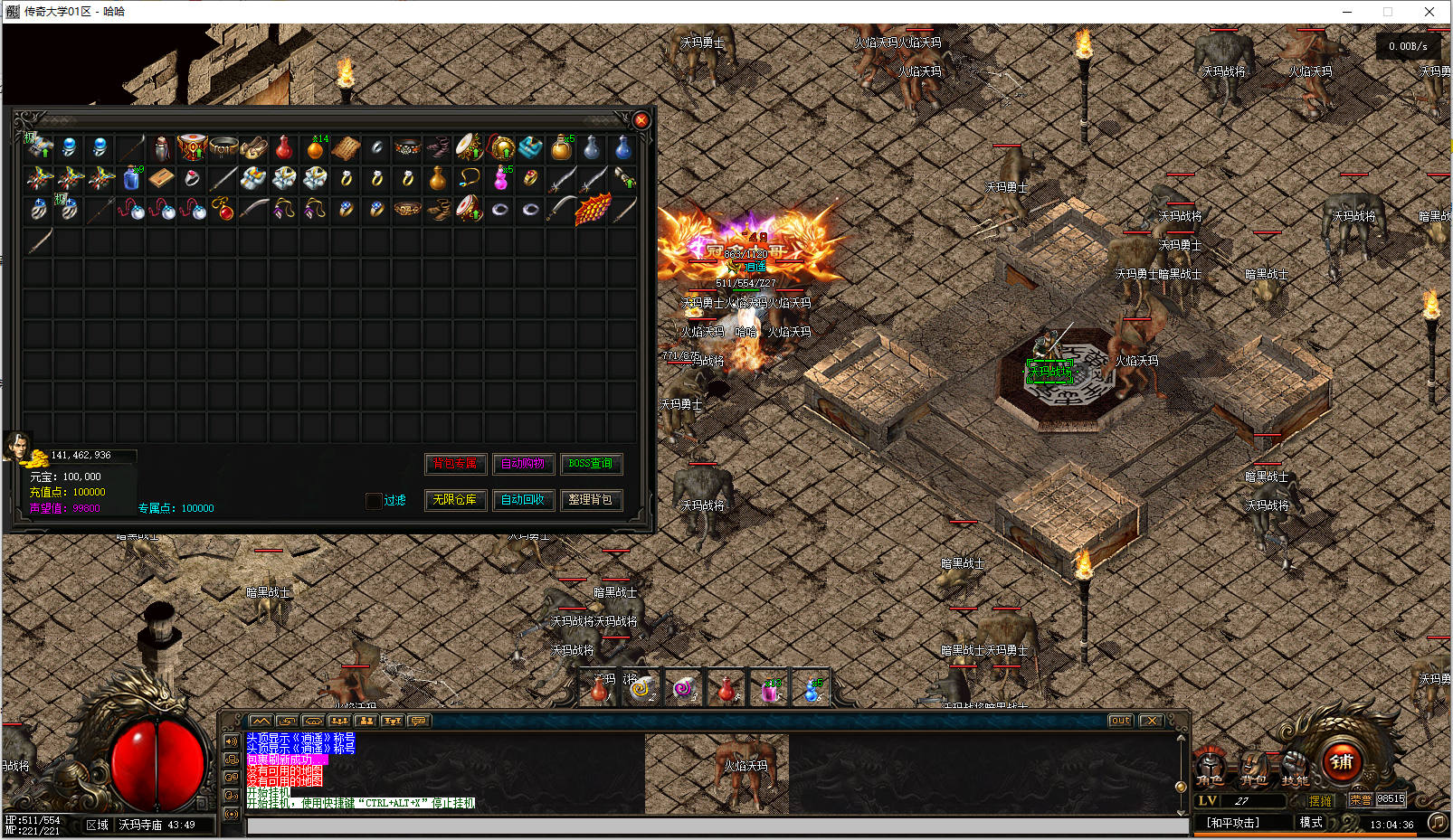The image size is (1453, 840).
Task: Click the chat bar 'out' button
Action: (x=1120, y=721)
